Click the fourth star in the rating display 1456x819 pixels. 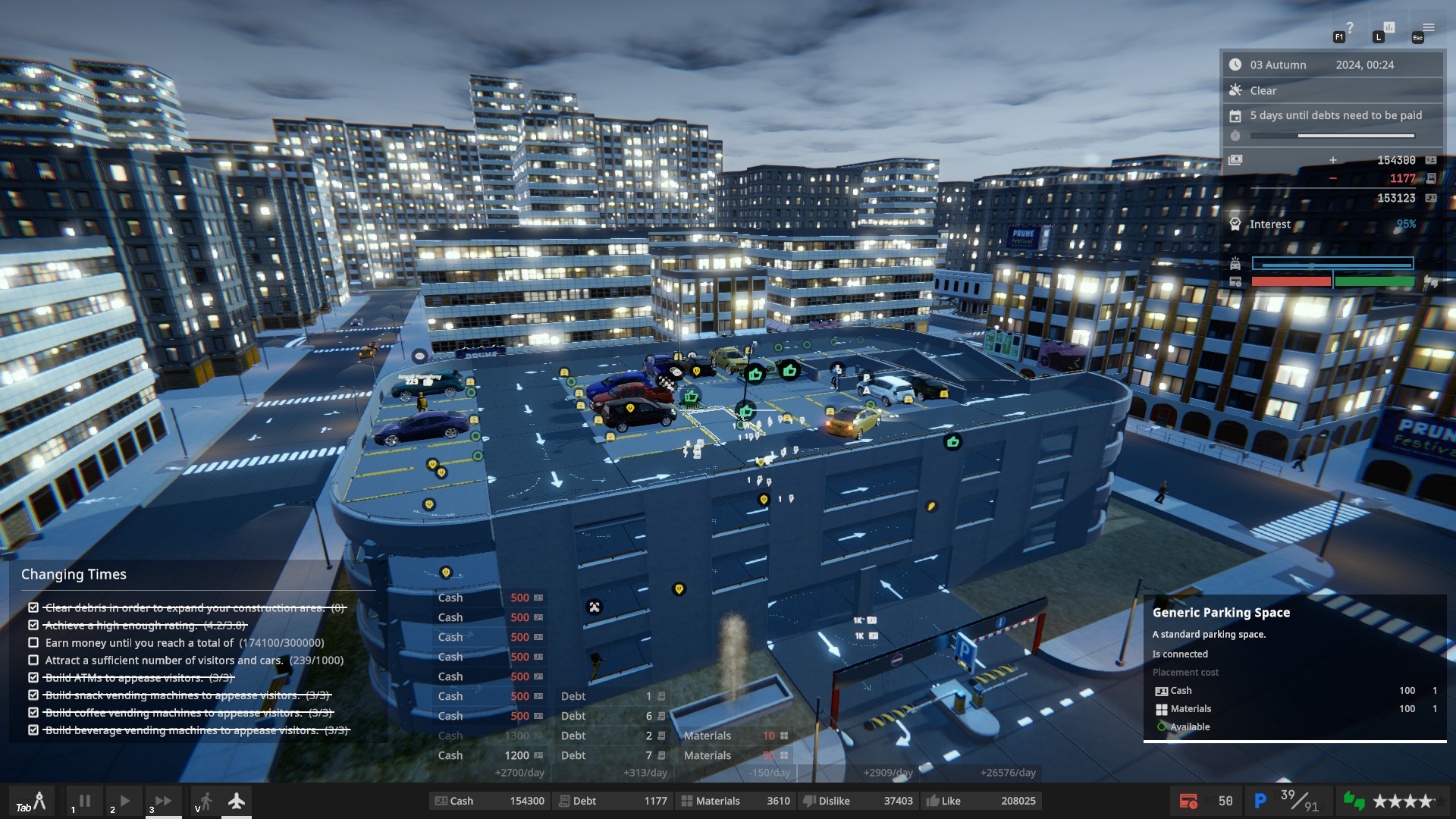tap(1424, 801)
